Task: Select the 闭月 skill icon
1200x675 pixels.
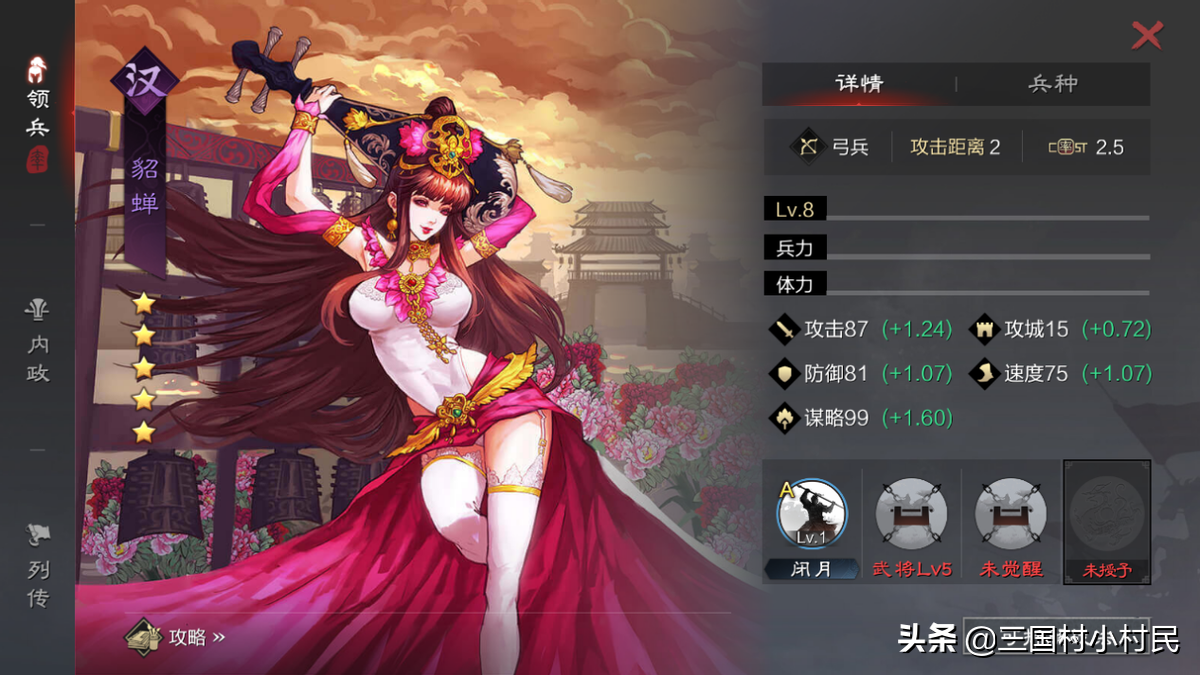Action: pos(811,517)
